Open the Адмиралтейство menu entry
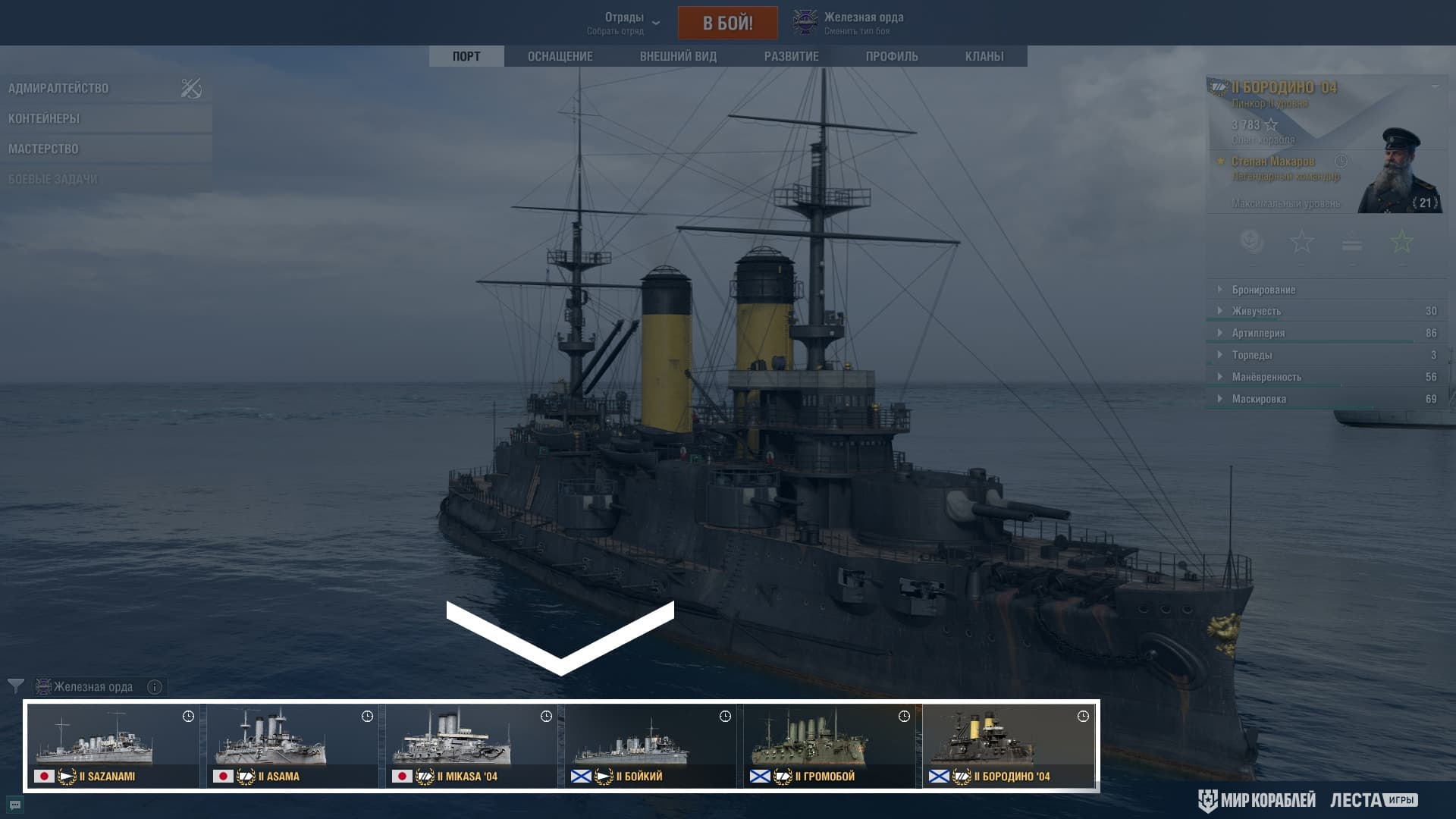Image resolution: width=1456 pixels, height=819 pixels. 58,88
